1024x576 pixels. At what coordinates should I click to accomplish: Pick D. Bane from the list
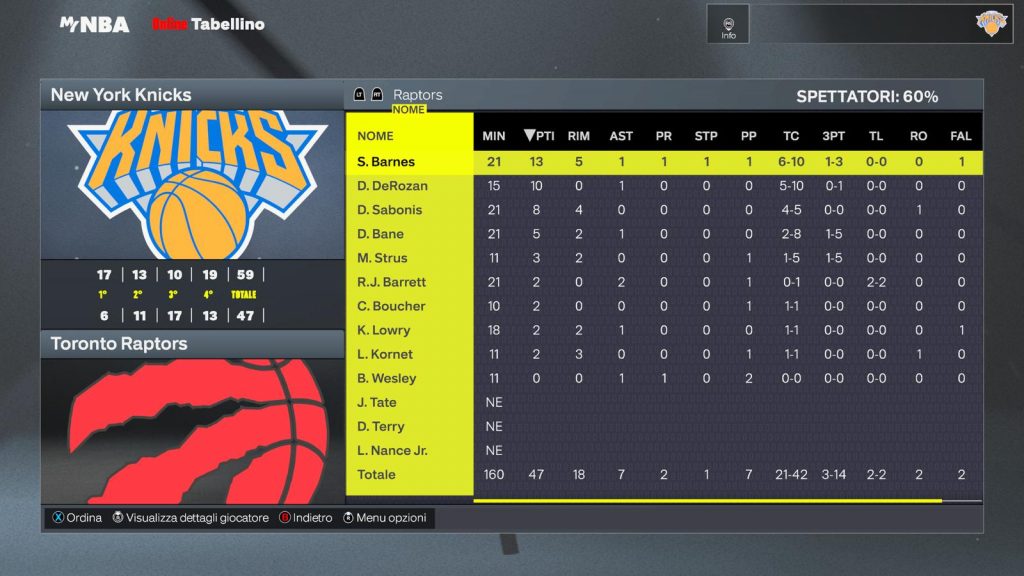(x=381, y=234)
